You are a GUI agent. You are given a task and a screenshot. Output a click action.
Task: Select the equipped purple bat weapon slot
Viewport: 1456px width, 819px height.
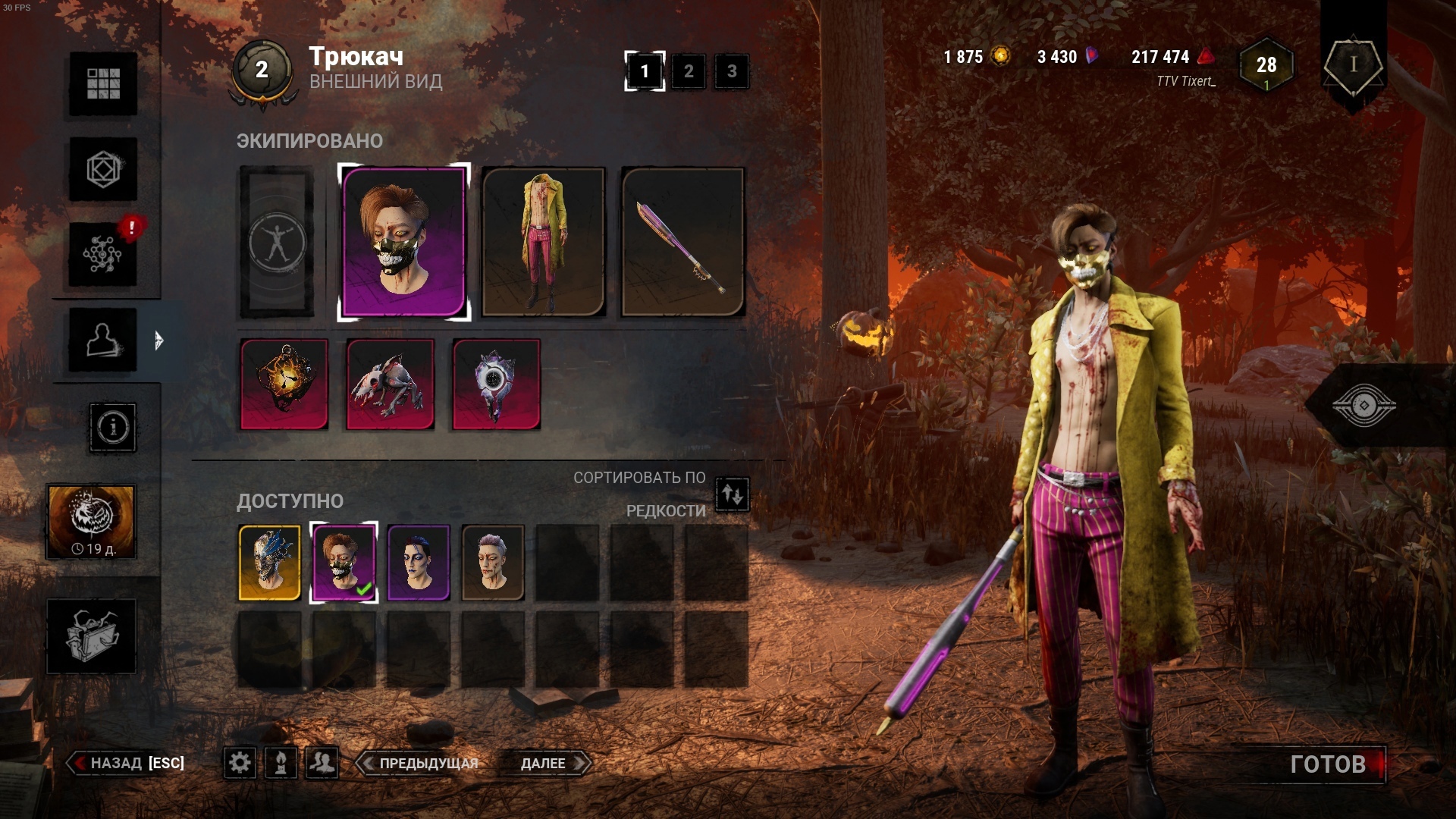[682, 241]
